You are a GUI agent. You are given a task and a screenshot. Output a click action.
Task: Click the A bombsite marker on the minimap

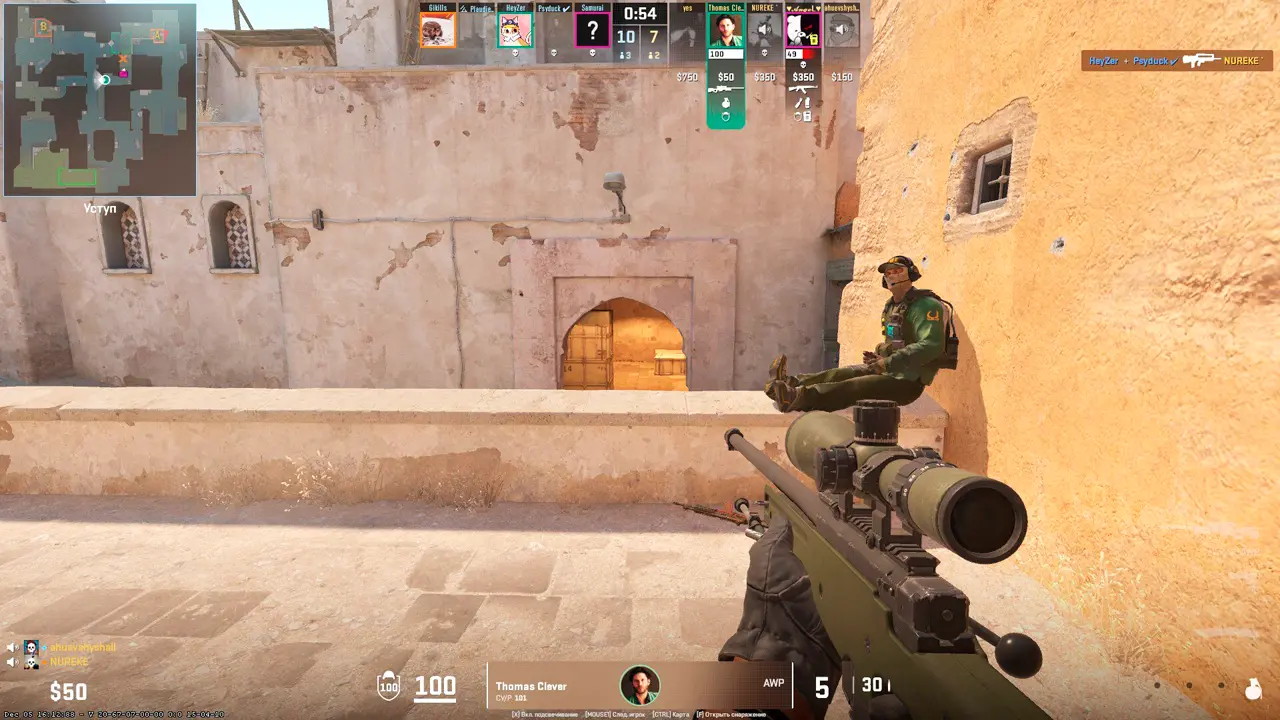pyautogui.click(x=158, y=36)
